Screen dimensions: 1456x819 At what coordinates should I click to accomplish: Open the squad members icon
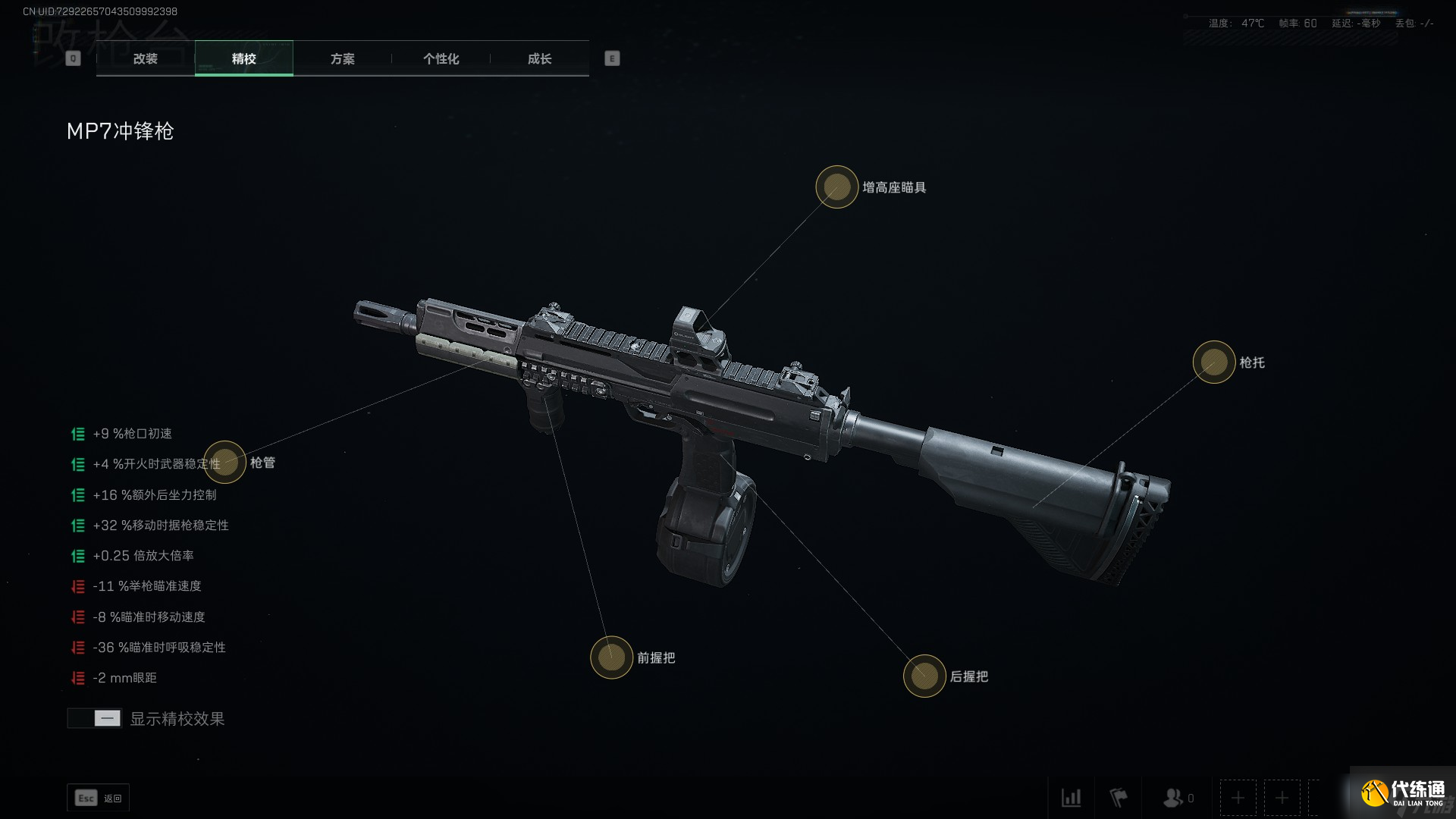tap(1174, 798)
